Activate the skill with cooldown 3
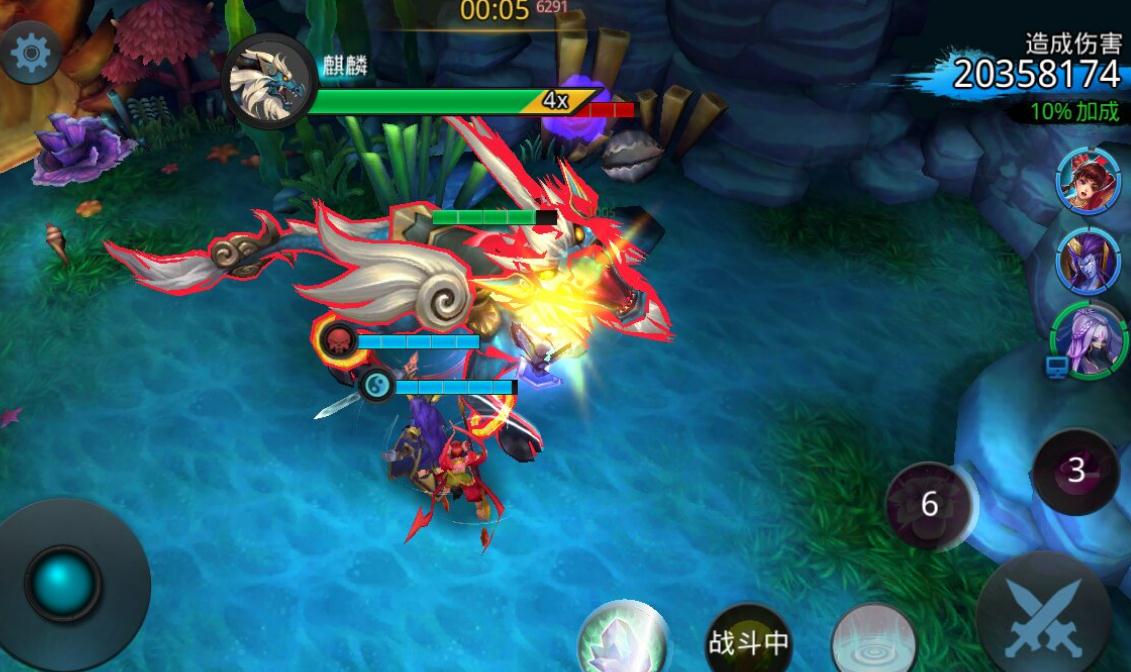The height and width of the screenshot is (672, 1131). point(1076,472)
